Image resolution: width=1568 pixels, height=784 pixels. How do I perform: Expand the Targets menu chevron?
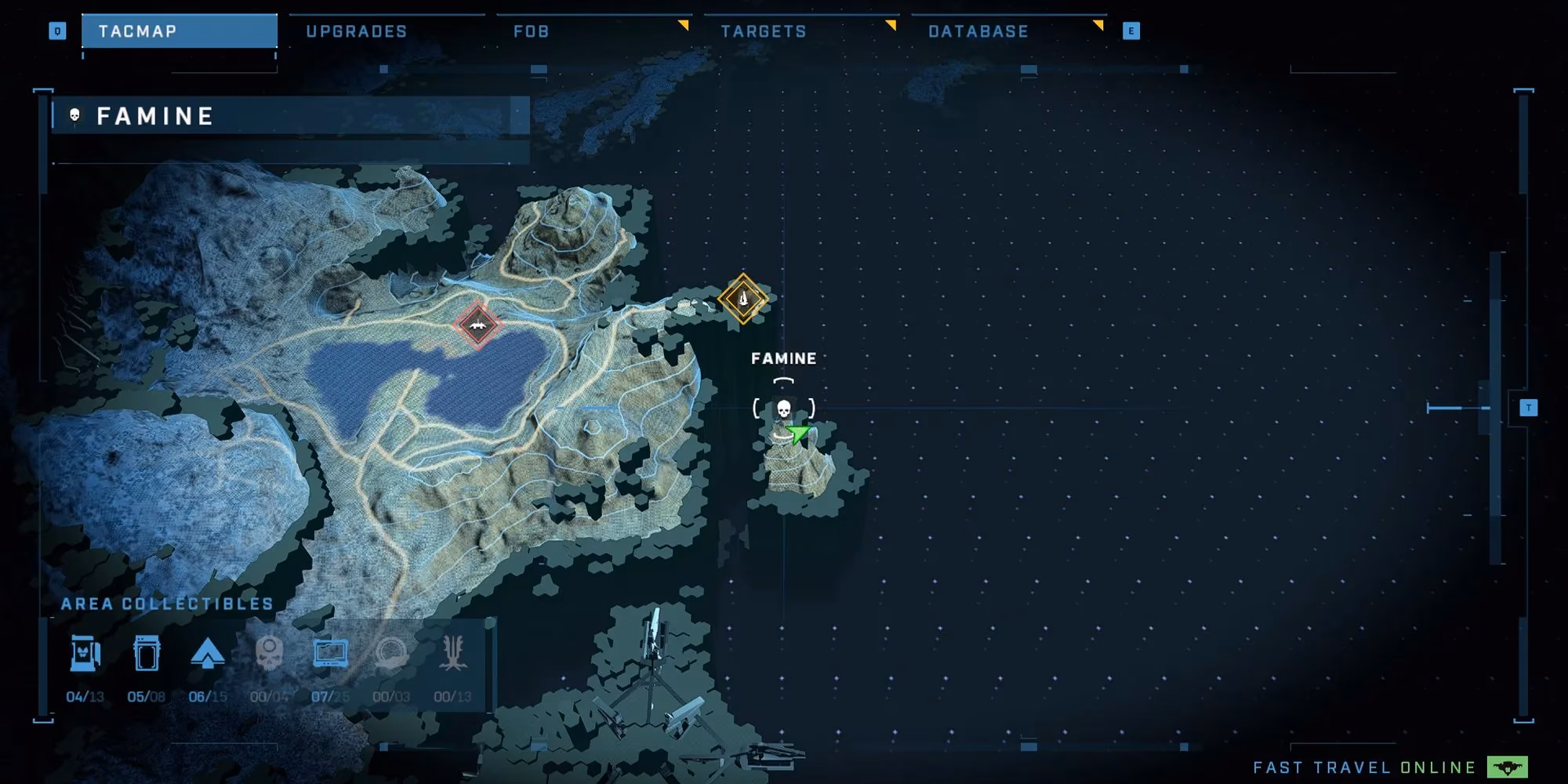890,24
